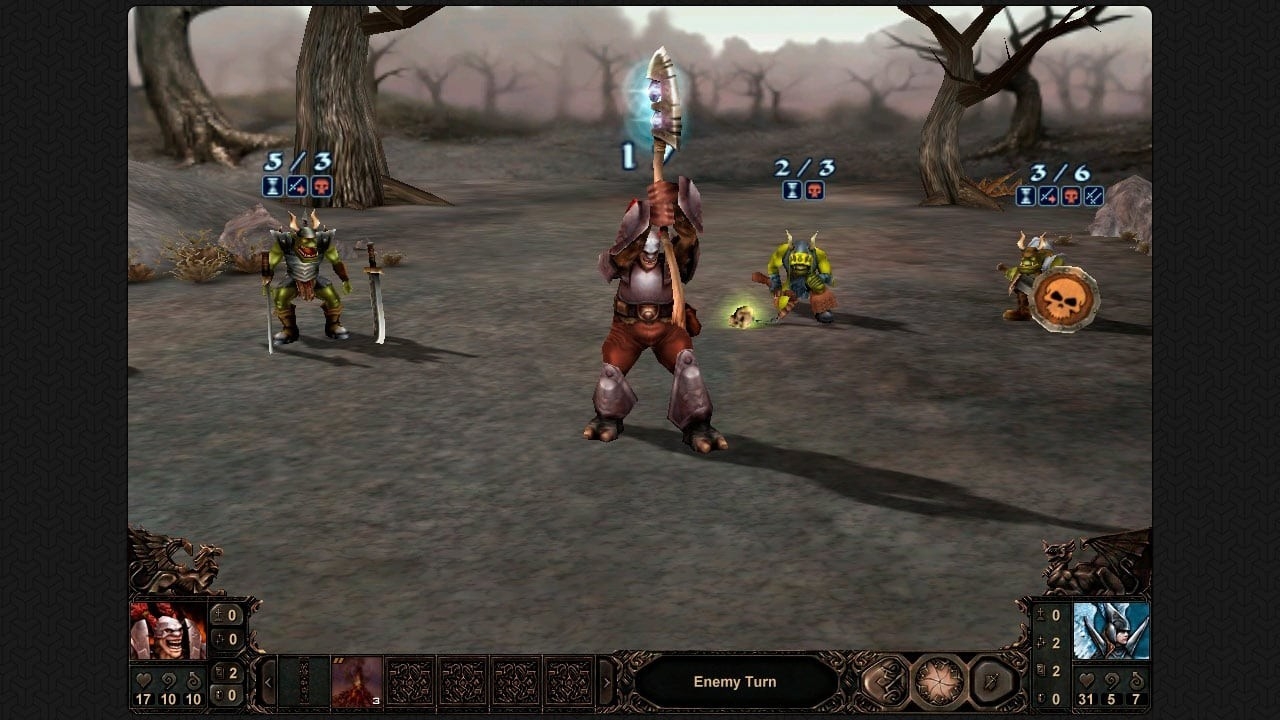1280x720 pixels.
Task: Show next cards with the right arrow
Action: 605,683
